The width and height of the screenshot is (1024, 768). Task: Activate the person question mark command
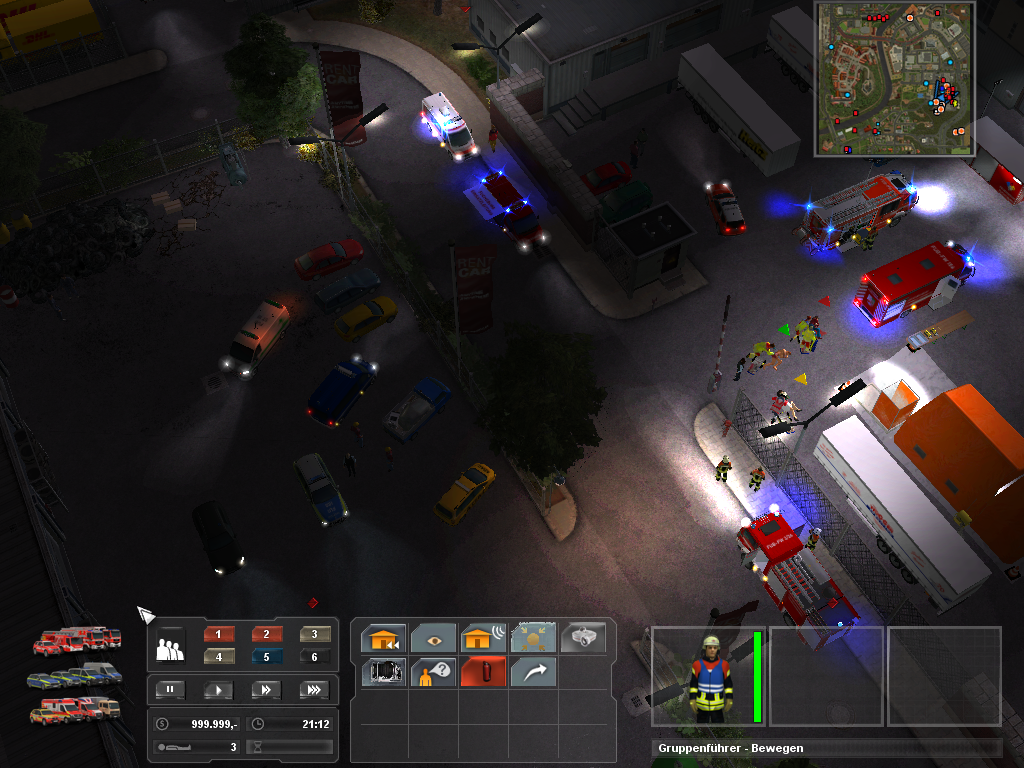433,671
